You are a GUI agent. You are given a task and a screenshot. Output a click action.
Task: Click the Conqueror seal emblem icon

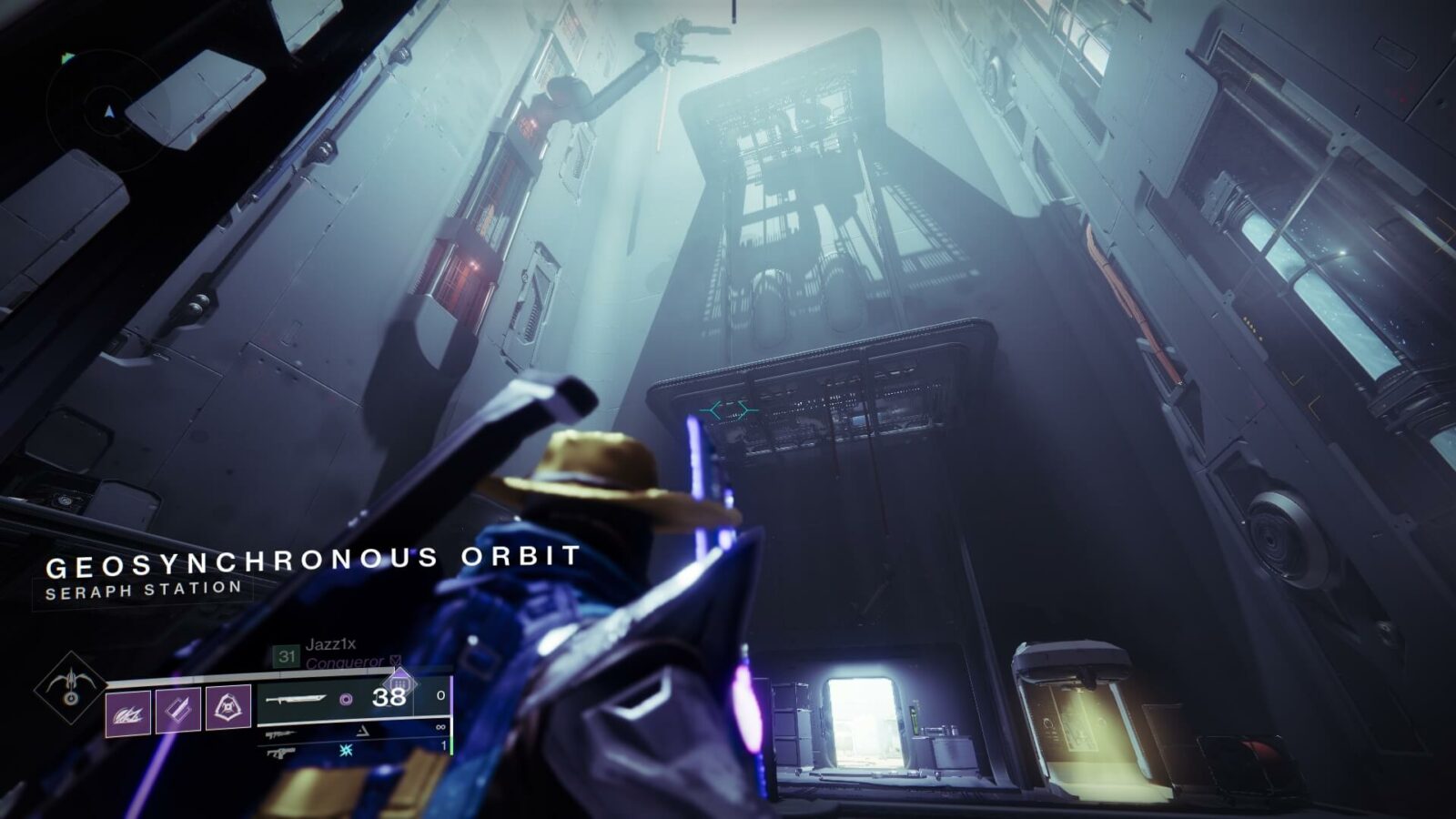(x=395, y=661)
